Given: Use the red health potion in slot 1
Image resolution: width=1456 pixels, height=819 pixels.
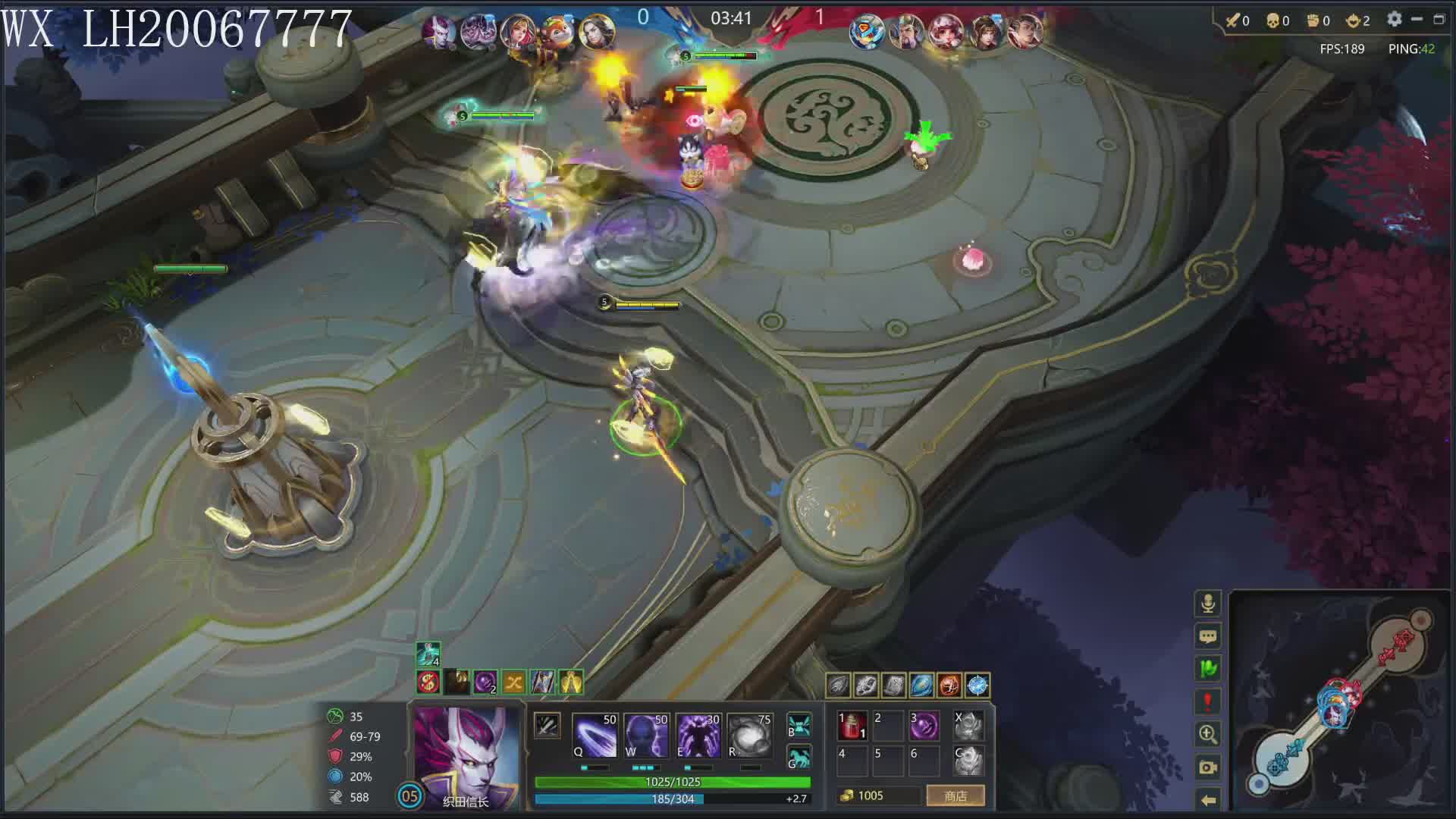Looking at the screenshot, I should click(852, 726).
